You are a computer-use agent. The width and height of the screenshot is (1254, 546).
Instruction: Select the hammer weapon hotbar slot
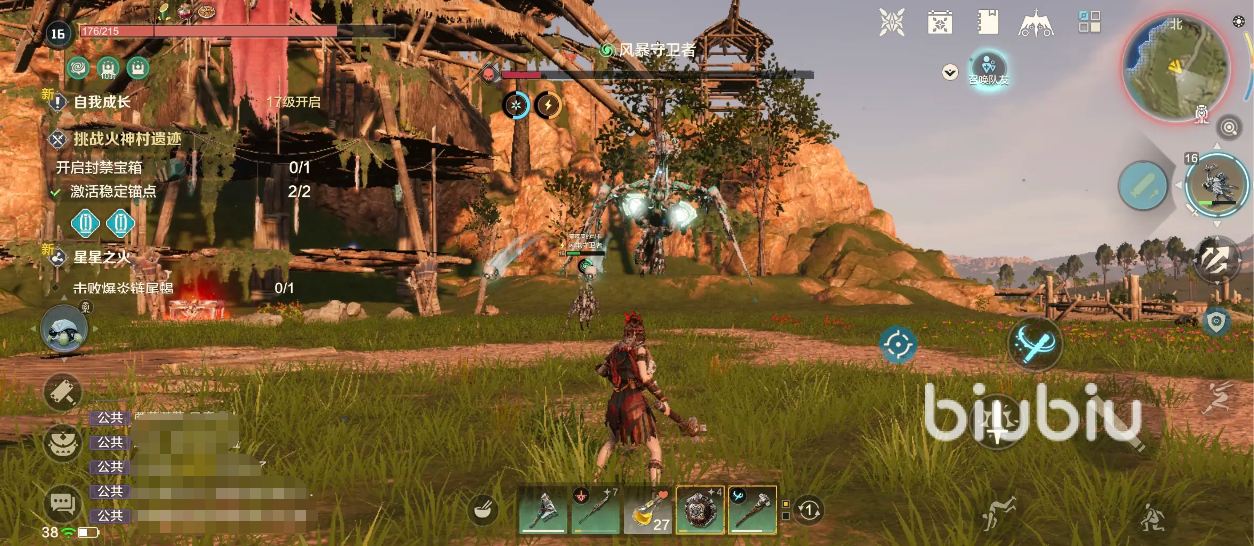pos(752,511)
